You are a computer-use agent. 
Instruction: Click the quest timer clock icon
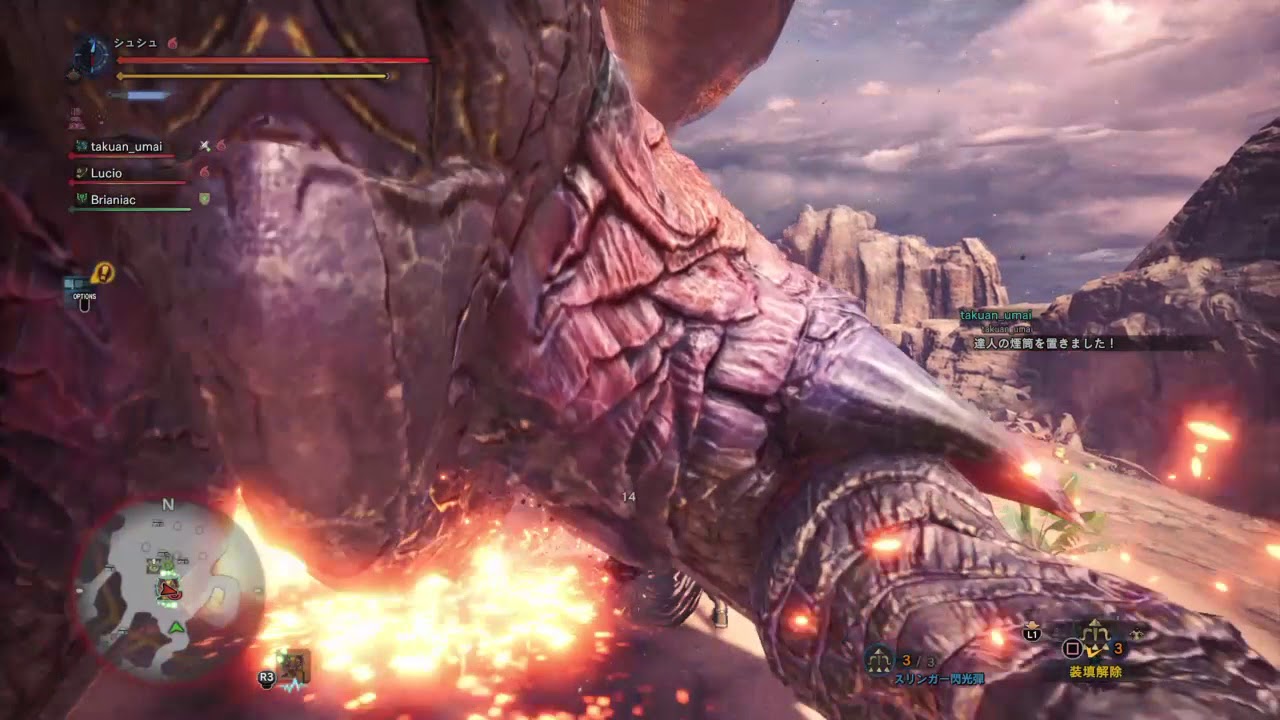[x=91, y=56]
